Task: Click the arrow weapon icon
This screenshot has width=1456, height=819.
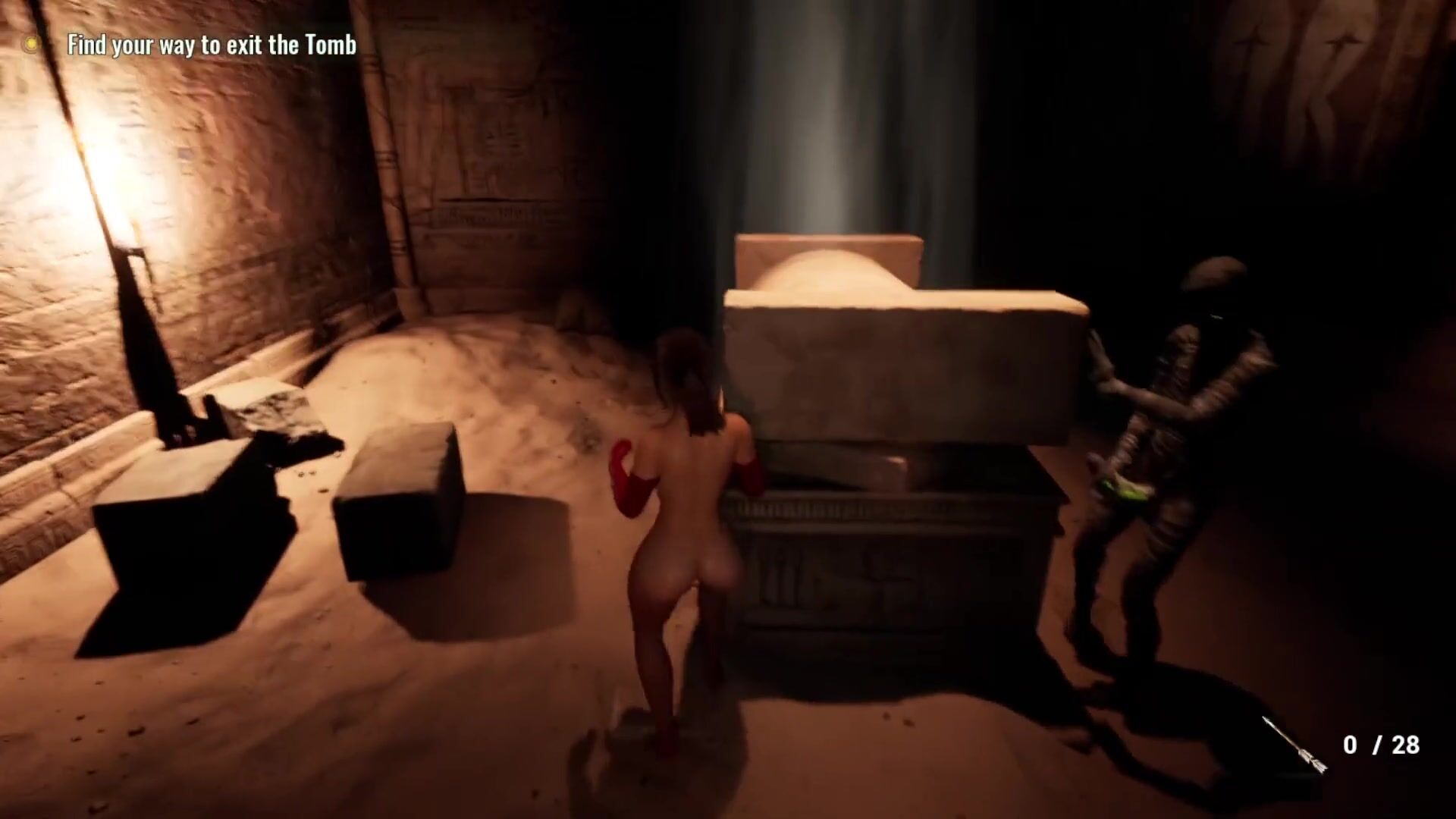Action: 1294,745
